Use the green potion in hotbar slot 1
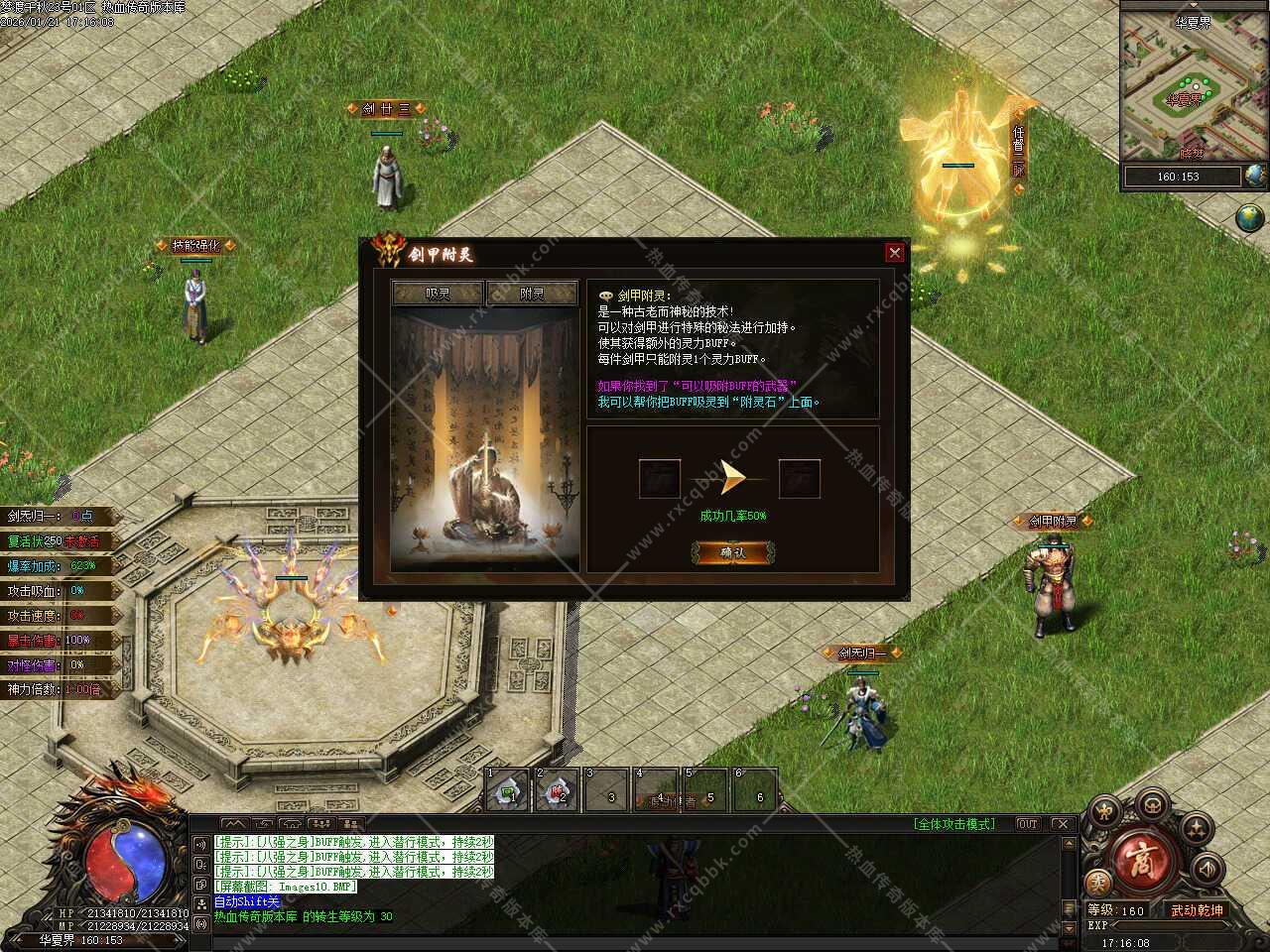 [508, 791]
